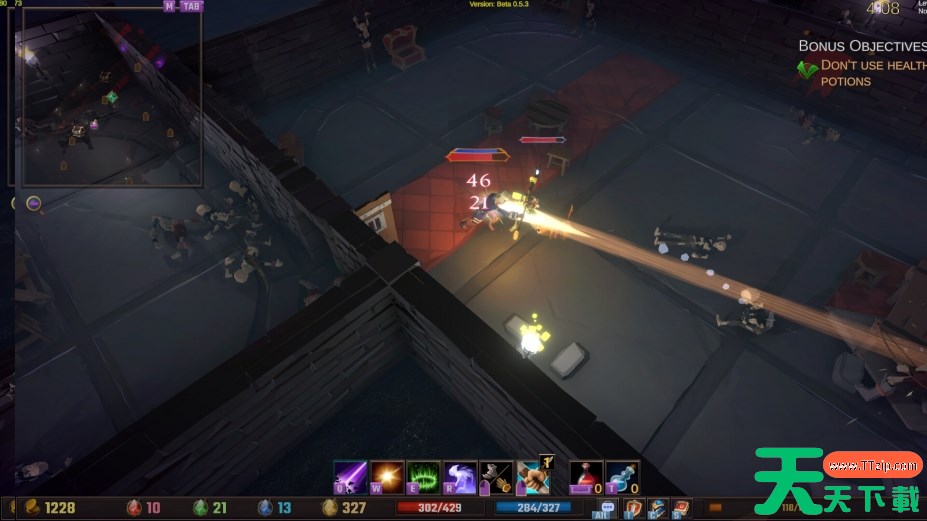This screenshot has width=927, height=521.
Task: Select the Bonus Objectives tracker
Action: 861,46
